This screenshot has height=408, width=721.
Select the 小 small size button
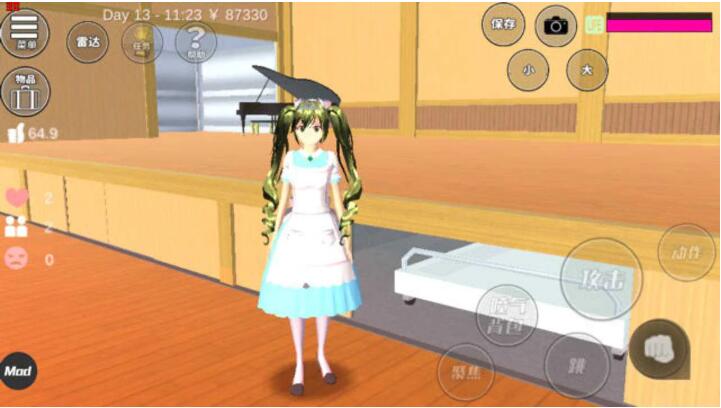coord(528,70)
